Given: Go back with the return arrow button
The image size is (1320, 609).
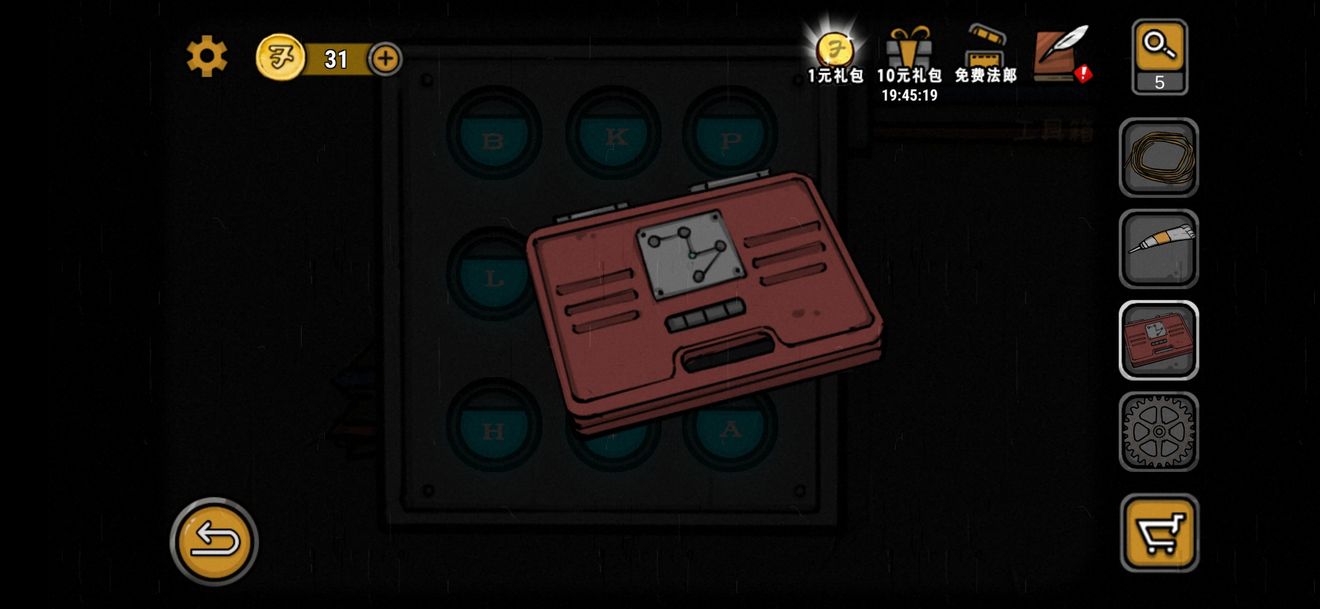Looking at the screenshot, I should (x=214, y=541).
